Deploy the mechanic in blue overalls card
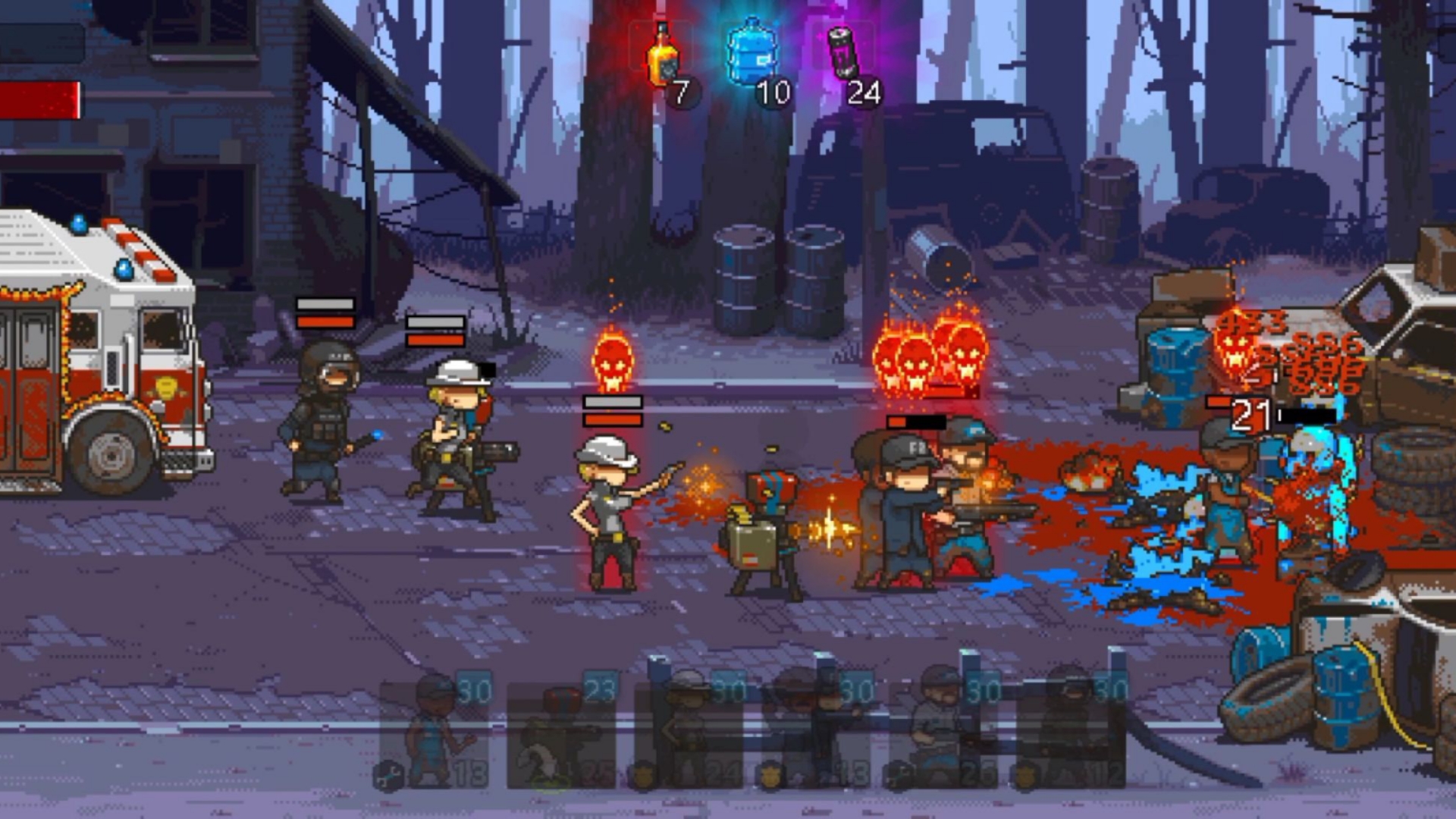The width and height of the screenshot is (1456, 819). pos(434,732)
